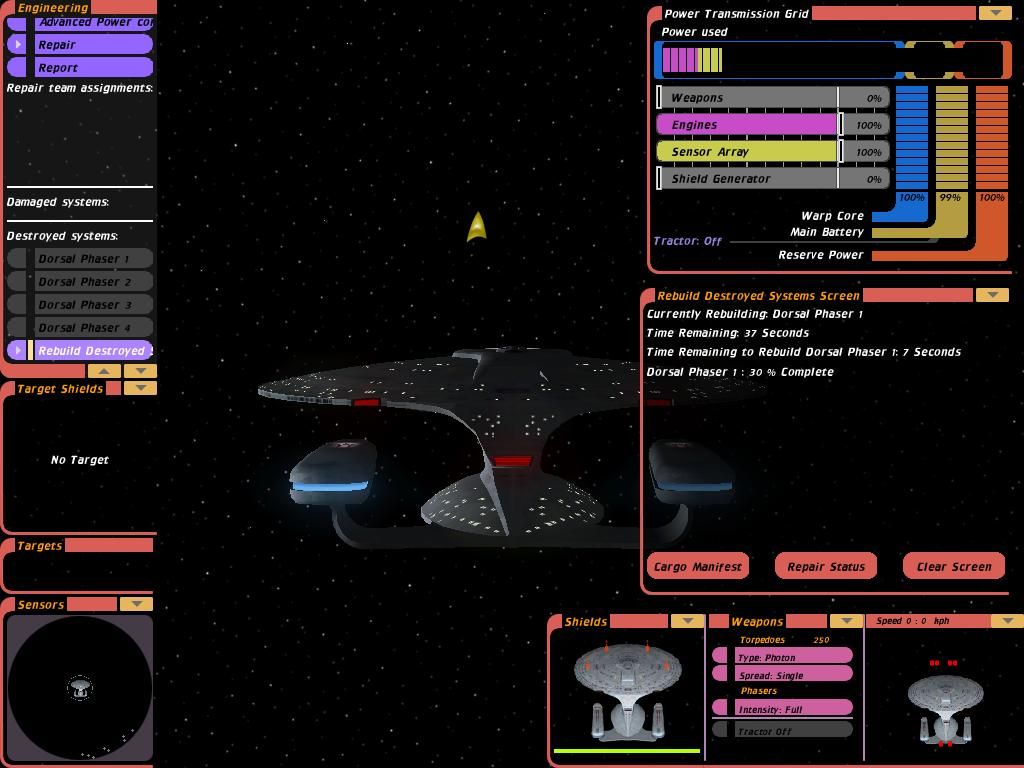The width and height of the screenshot is (1024, 768).
Task: Collapse the Power Transmission Grid panel
Action: point(994,13)
